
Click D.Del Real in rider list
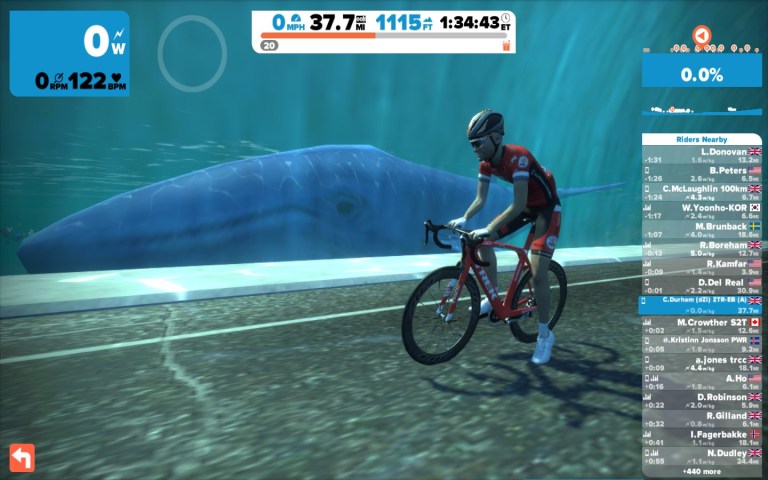coord(701,286)
